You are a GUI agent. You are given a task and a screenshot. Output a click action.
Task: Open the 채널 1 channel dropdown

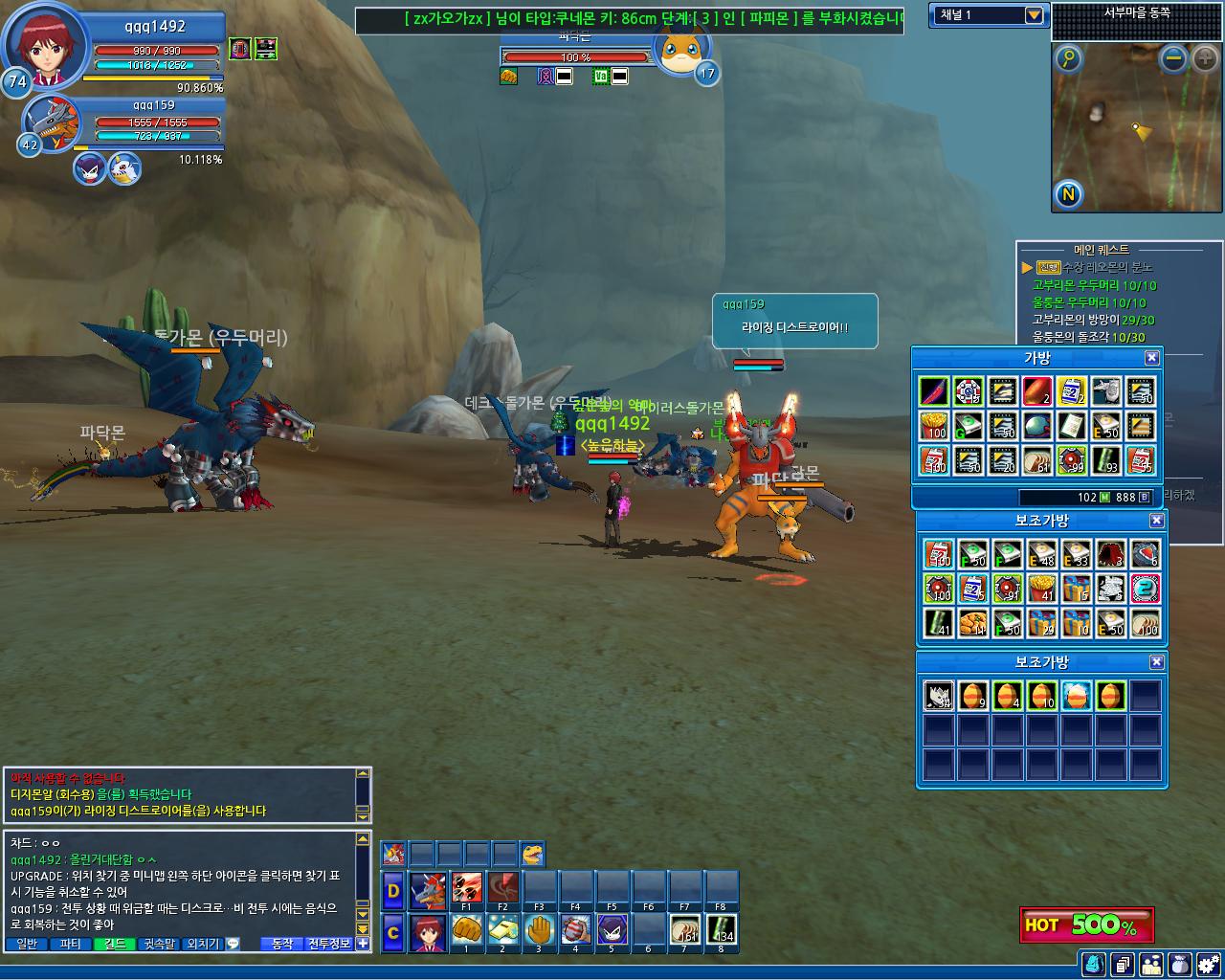[1034, 15]
